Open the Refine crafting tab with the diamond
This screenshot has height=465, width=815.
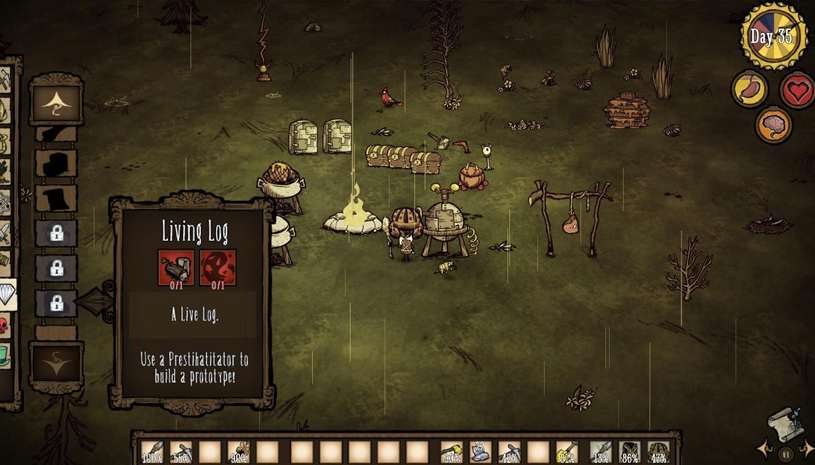pos(6,293)
